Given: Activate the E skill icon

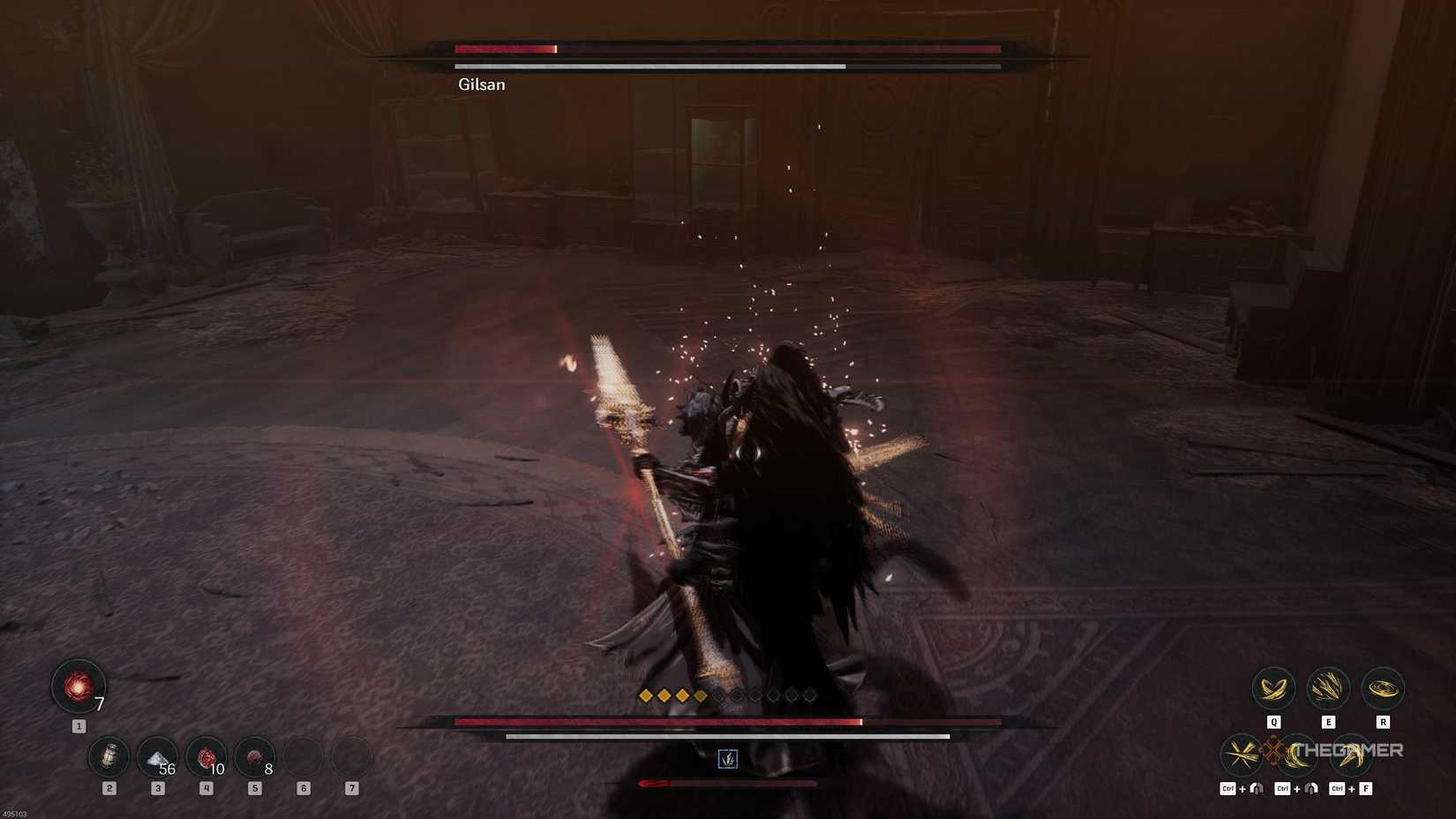Looking at the screenshot, I should tap(1329, 688).
